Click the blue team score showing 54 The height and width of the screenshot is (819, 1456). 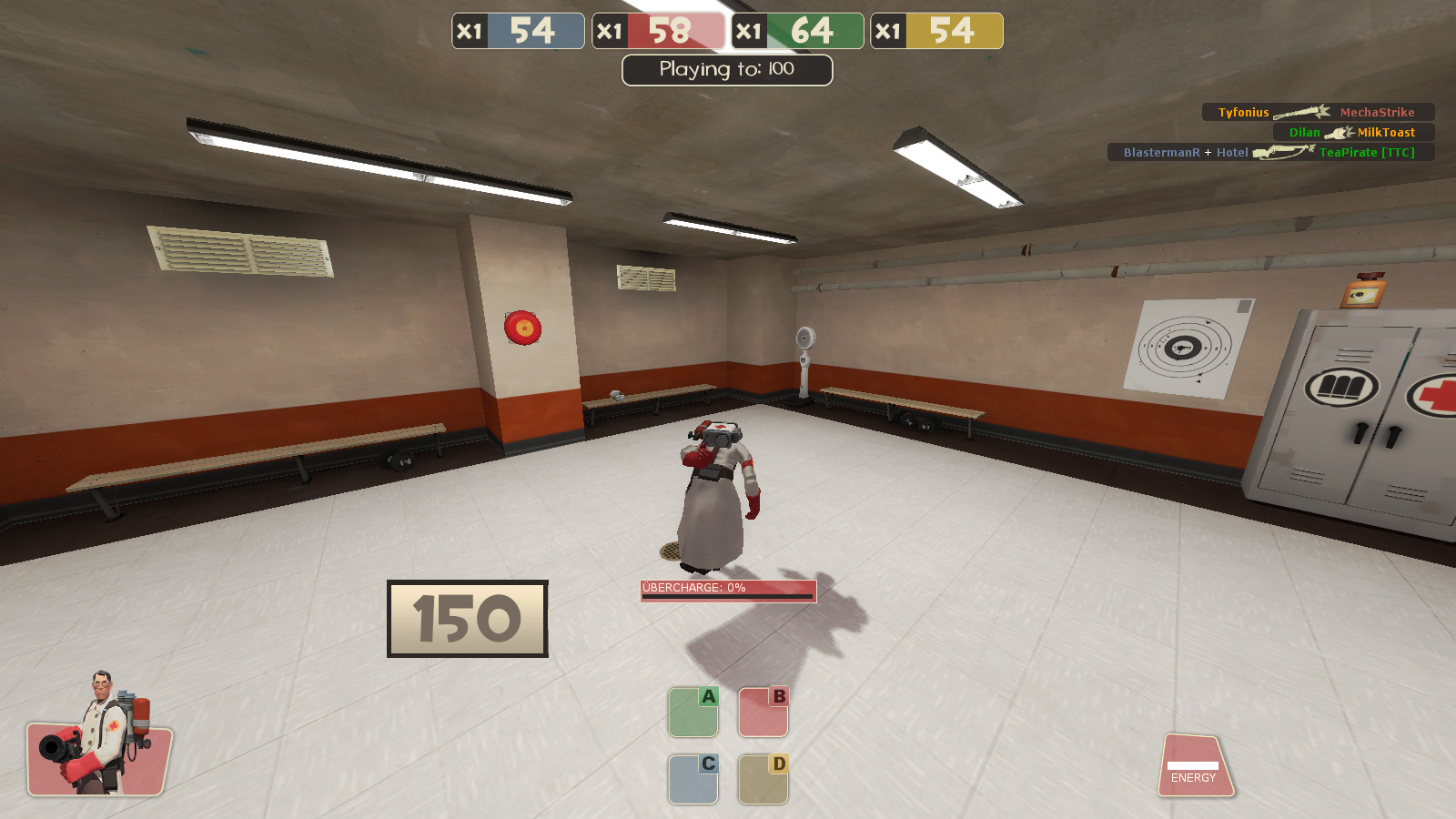tap(533, 30)
